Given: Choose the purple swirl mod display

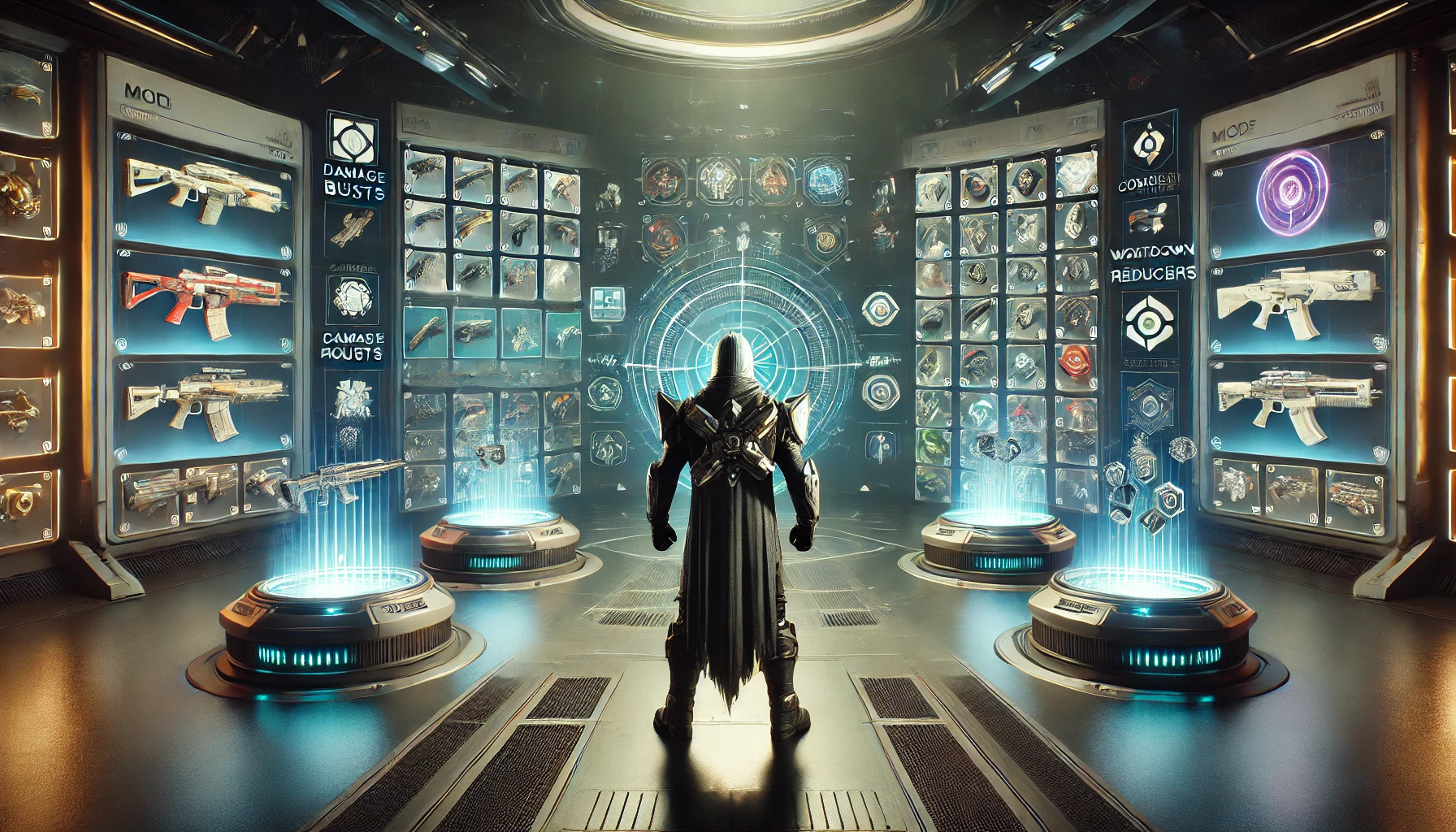Looking at the screenshot, I should pyautogui.click(x=1297, y=189).
